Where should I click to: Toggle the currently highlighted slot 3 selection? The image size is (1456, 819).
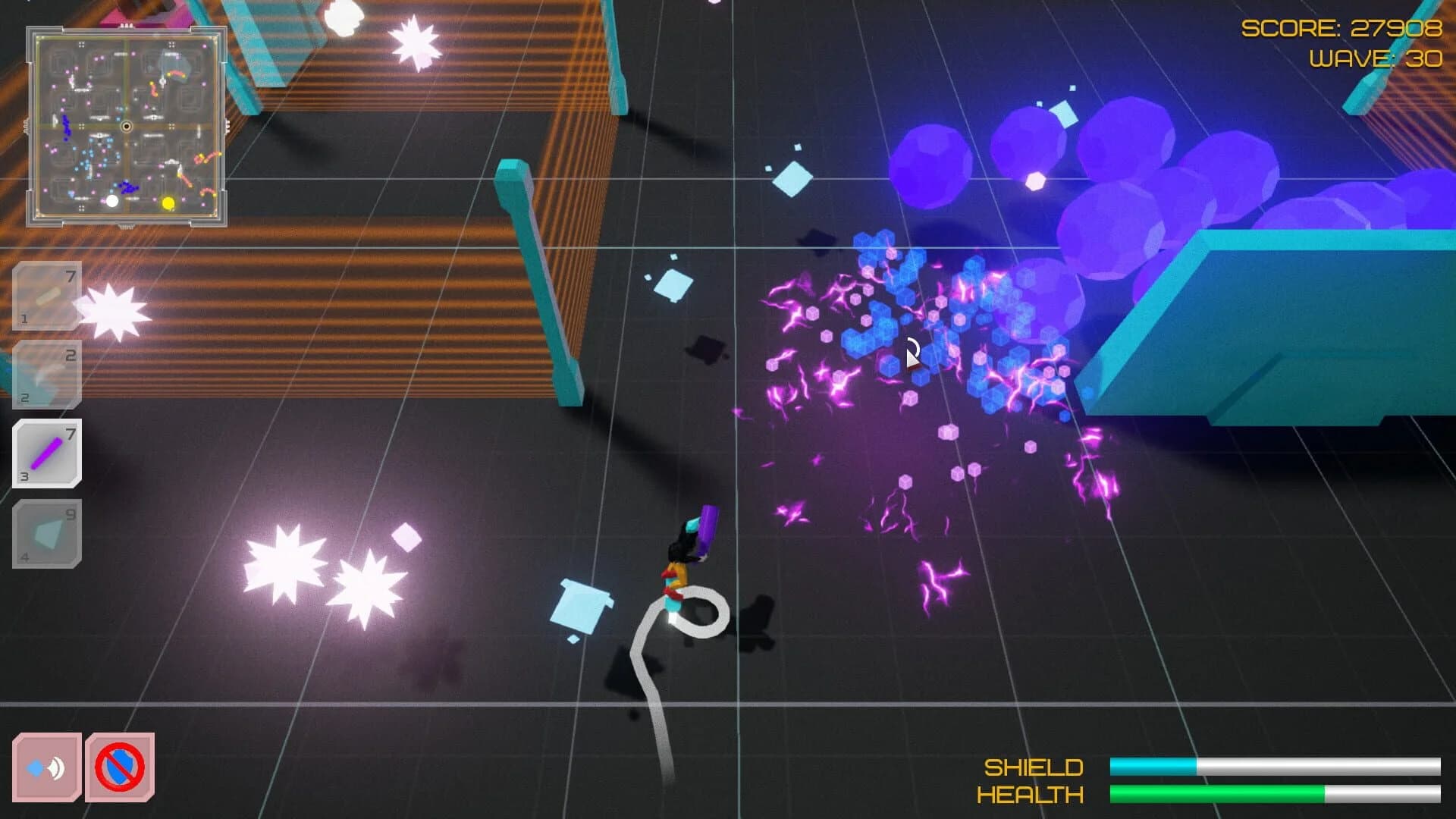pos(47,453)
